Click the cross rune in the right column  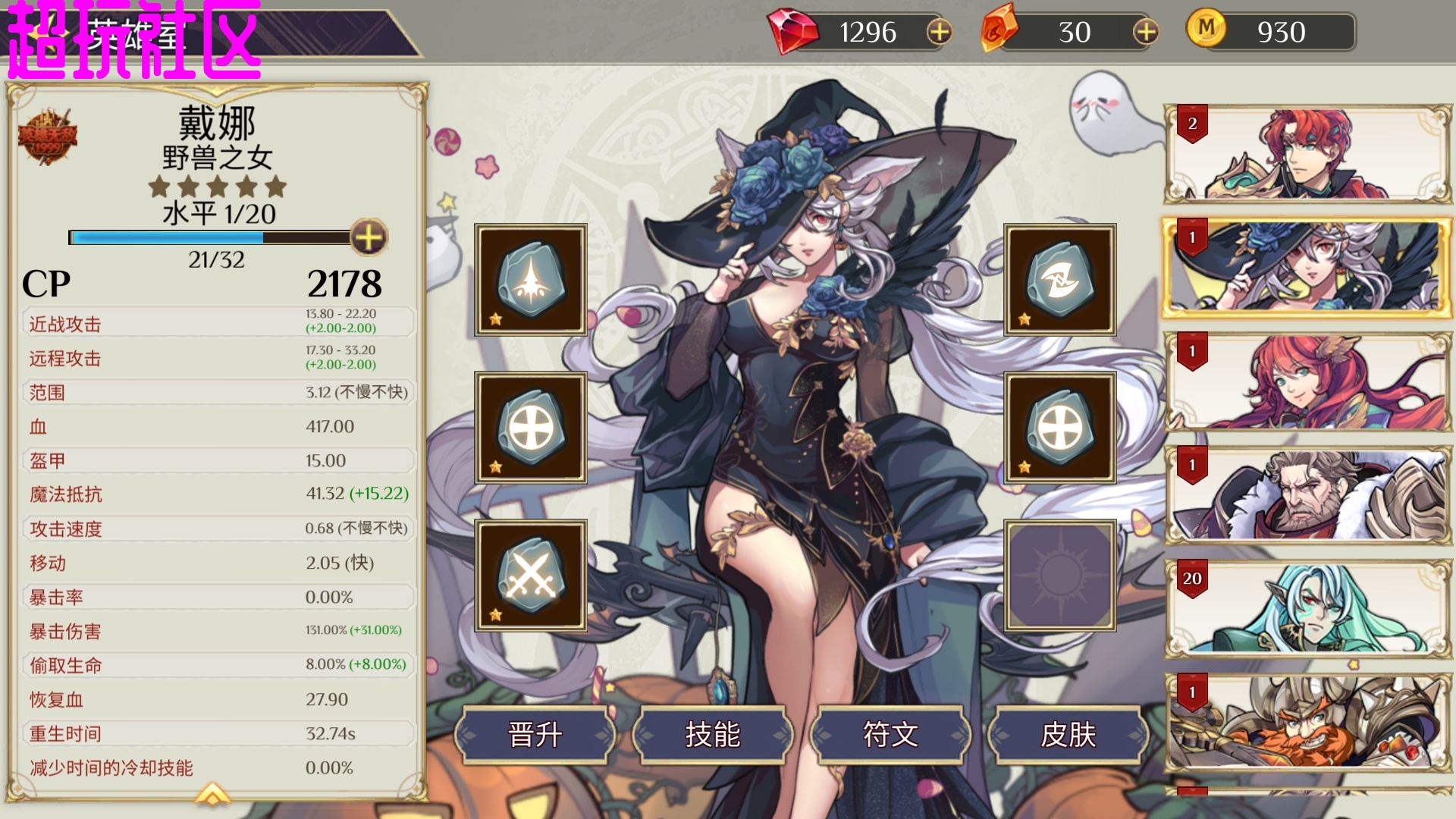1059,427
